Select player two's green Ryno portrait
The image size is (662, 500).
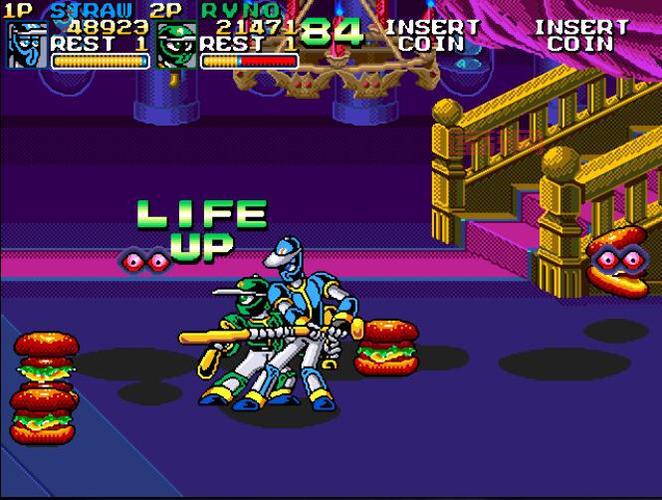tap(175, 47)
